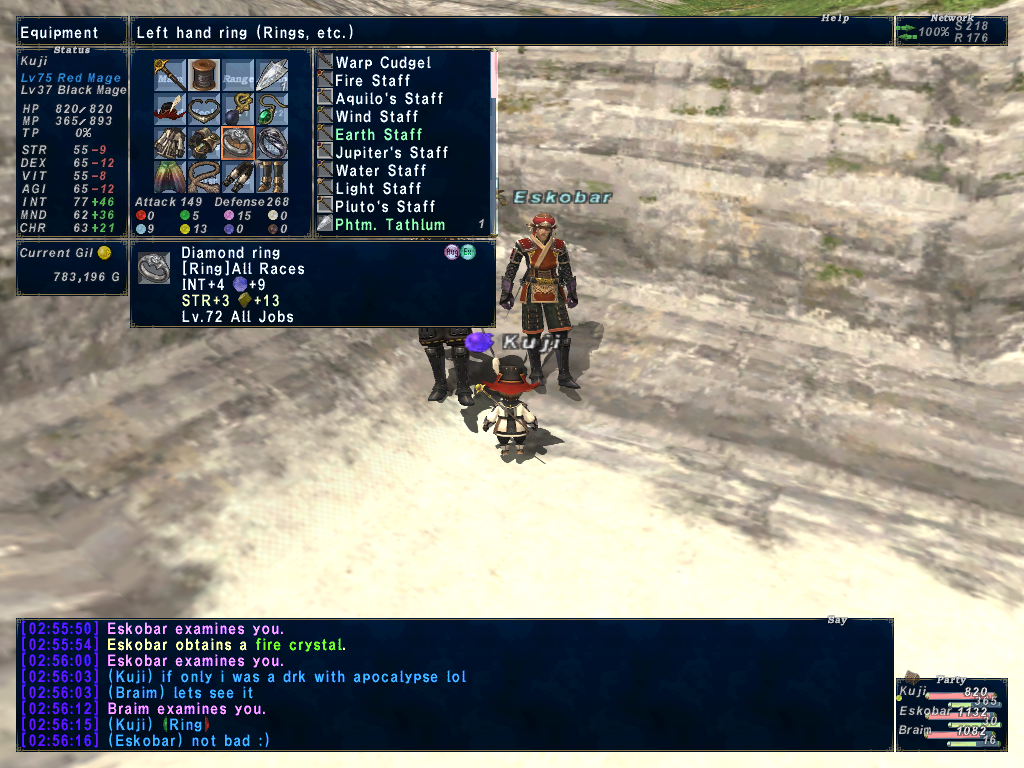Open the feathered hat head slot

(171, 109)
